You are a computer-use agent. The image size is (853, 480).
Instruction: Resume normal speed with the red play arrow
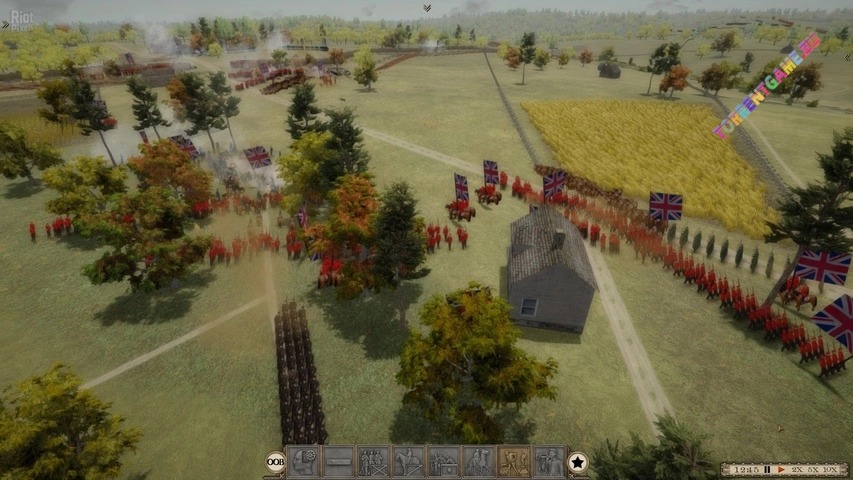780,469
